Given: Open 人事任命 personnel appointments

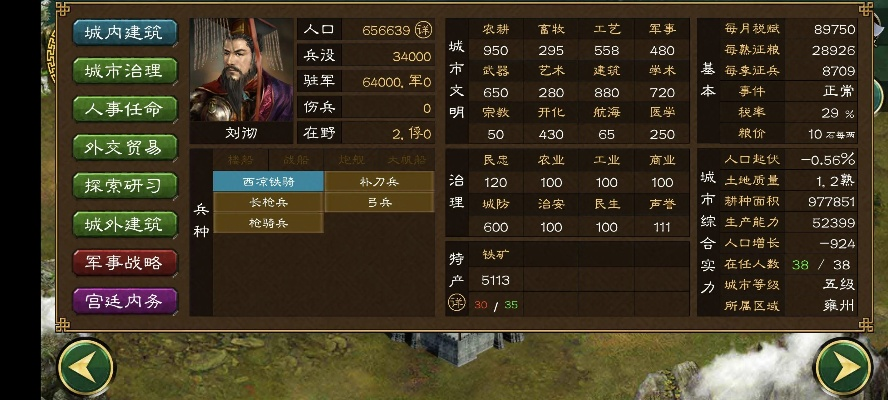Looking at the screenshot, I should tap(125, 108).
